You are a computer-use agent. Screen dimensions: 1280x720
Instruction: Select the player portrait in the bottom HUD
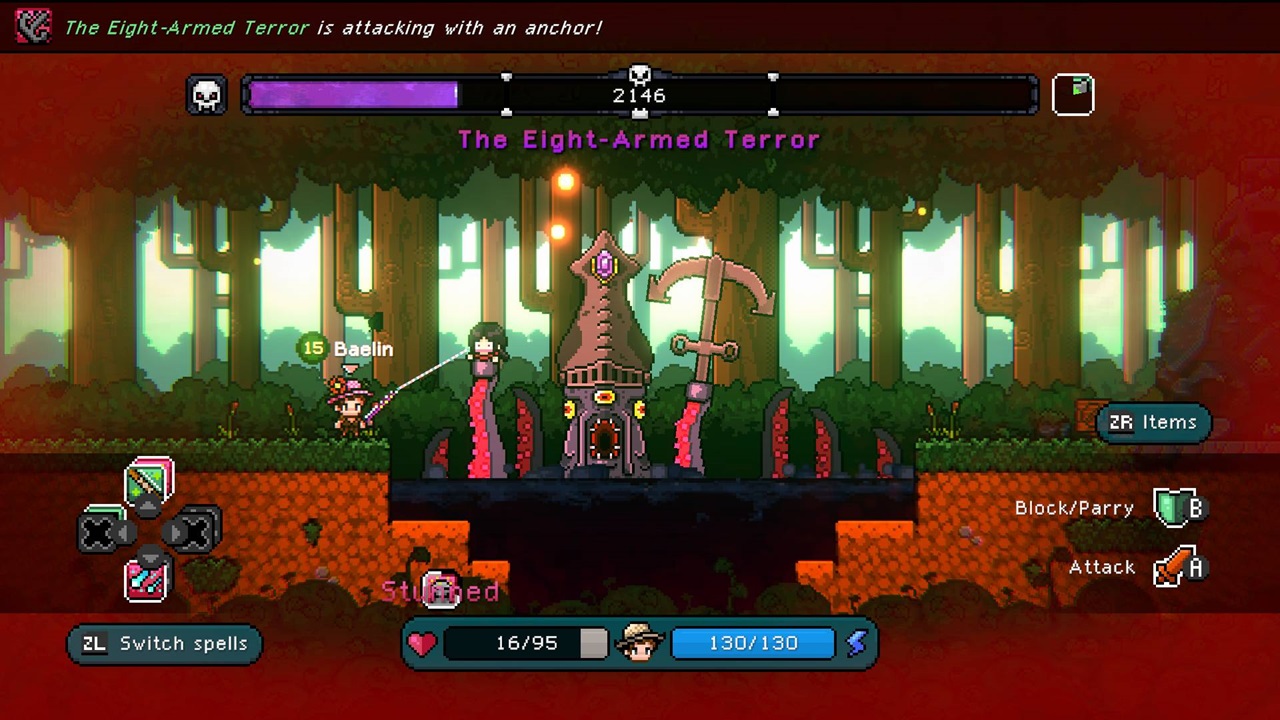(639, 643)
